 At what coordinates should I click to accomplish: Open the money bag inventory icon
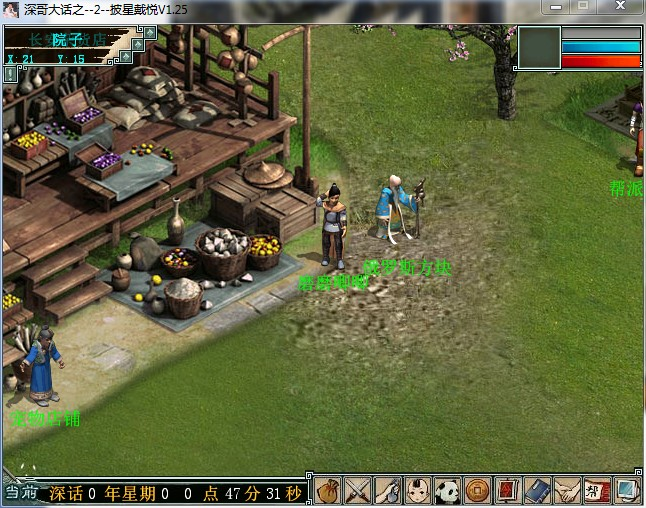click(x=328, y=491)
